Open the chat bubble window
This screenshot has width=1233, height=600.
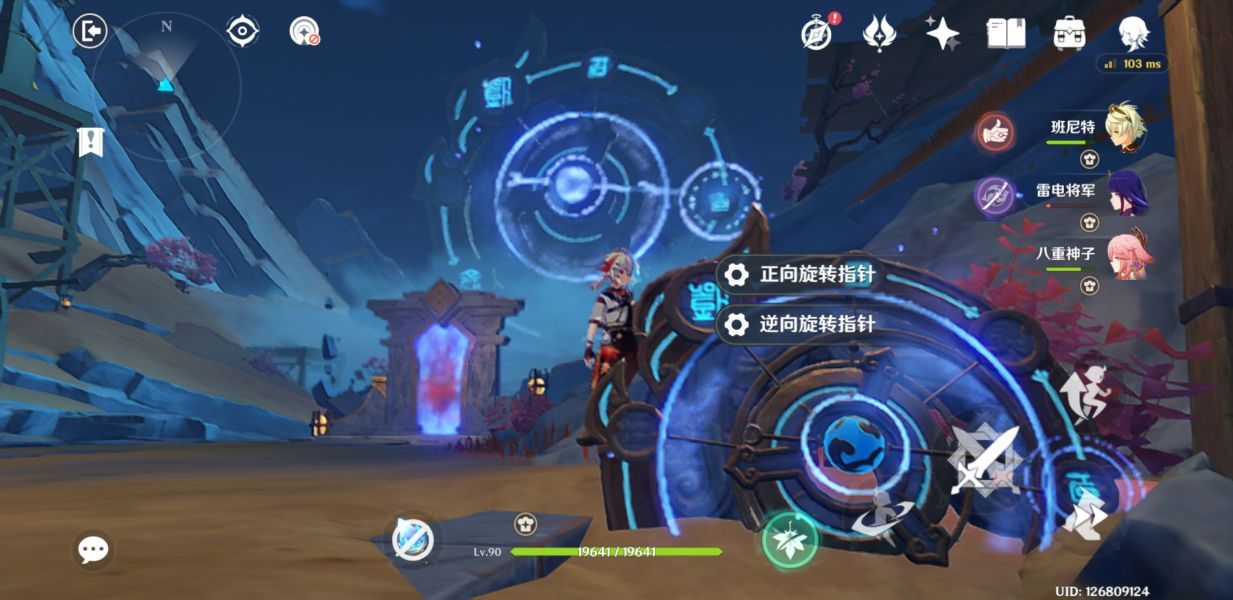pos(93,549)
